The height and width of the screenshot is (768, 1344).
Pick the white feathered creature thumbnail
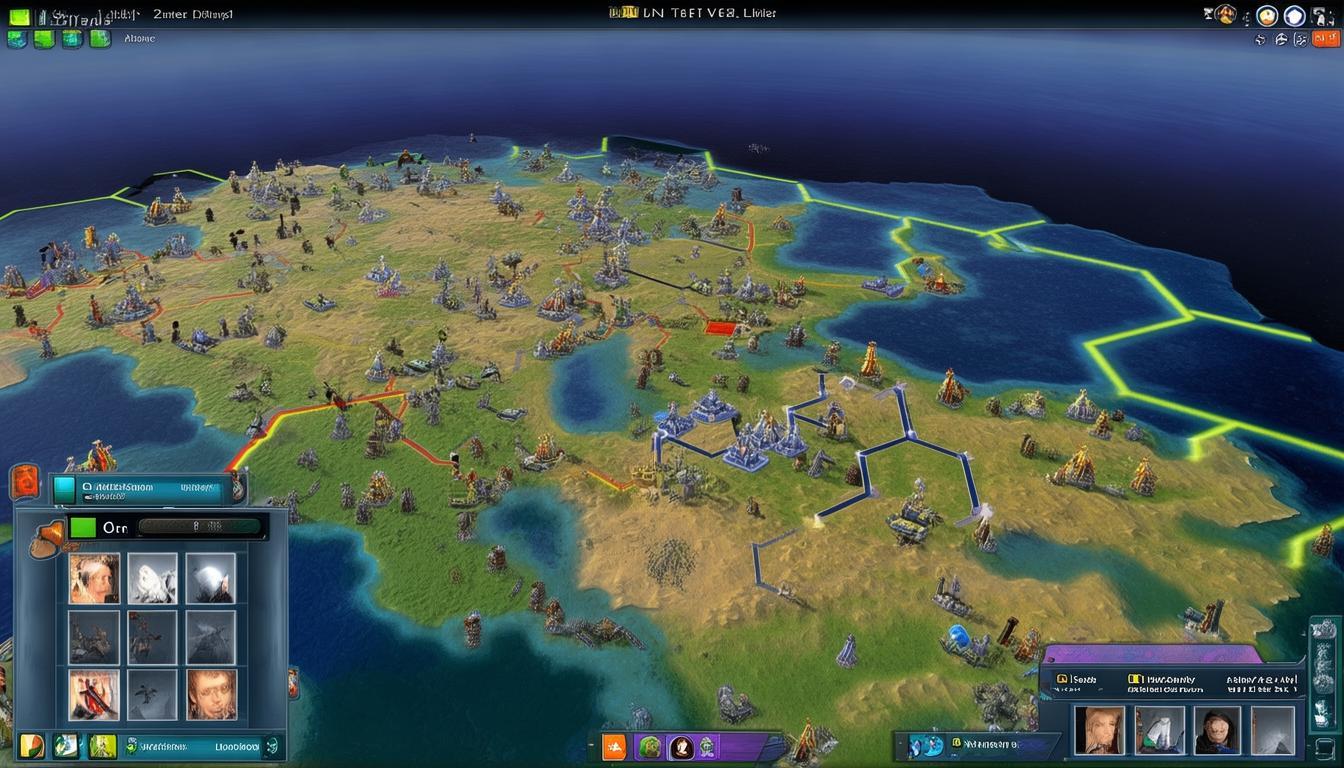[x=152, y=578]
